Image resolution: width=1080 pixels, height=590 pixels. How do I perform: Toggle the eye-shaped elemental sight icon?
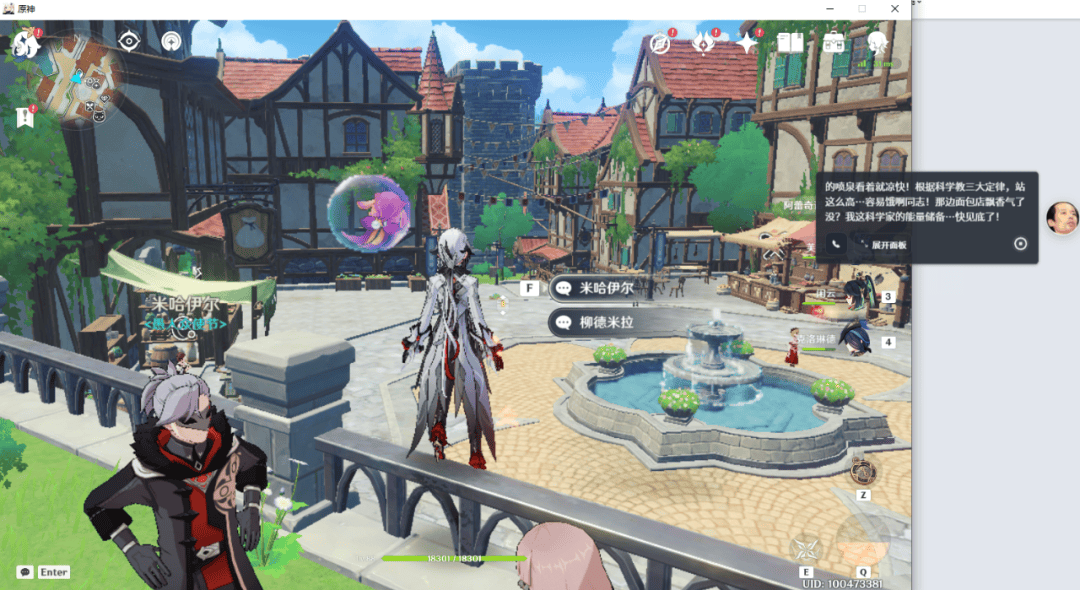(129, 41)
